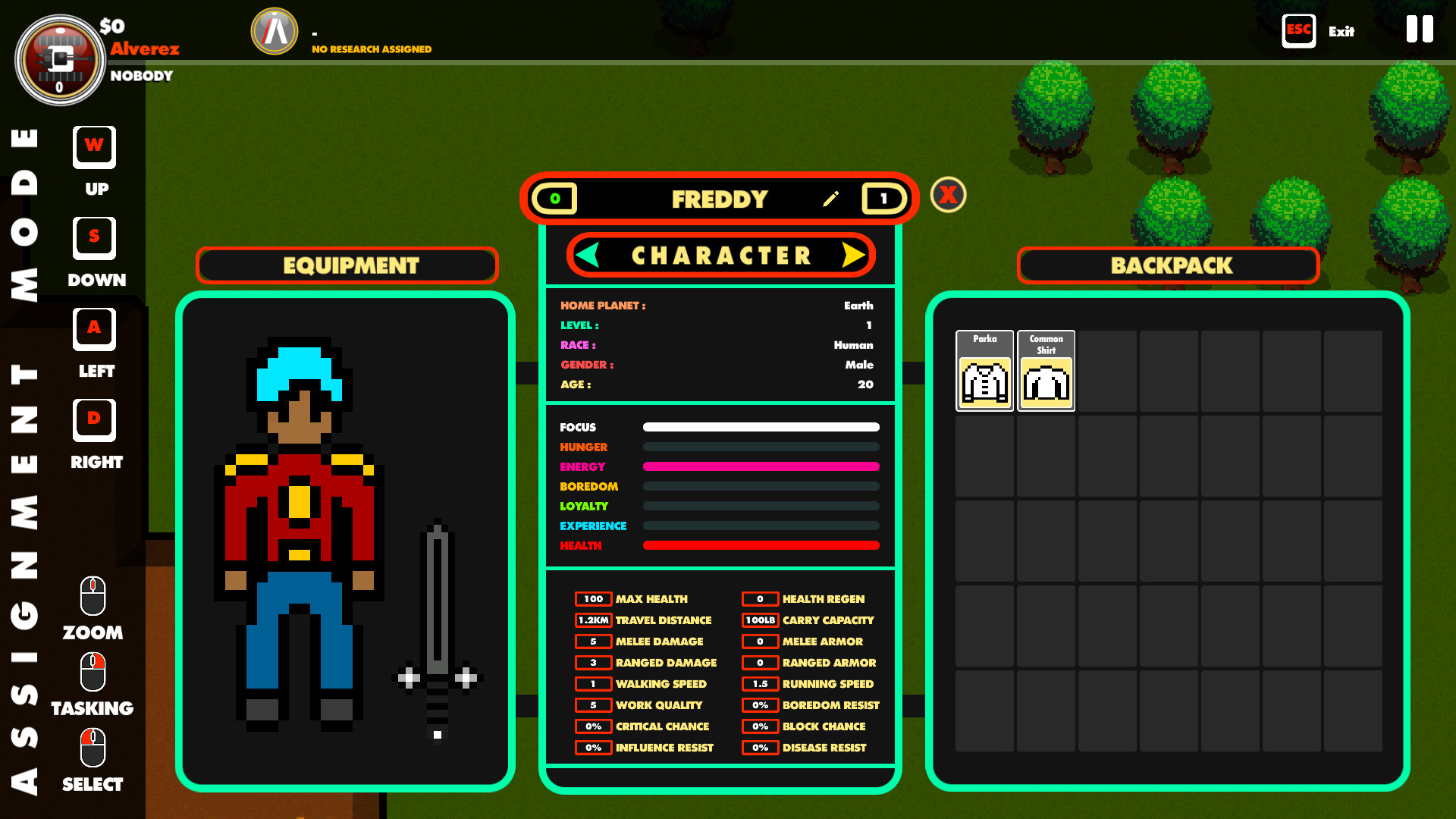Click the Zoom mouse icon

point(92,595)
